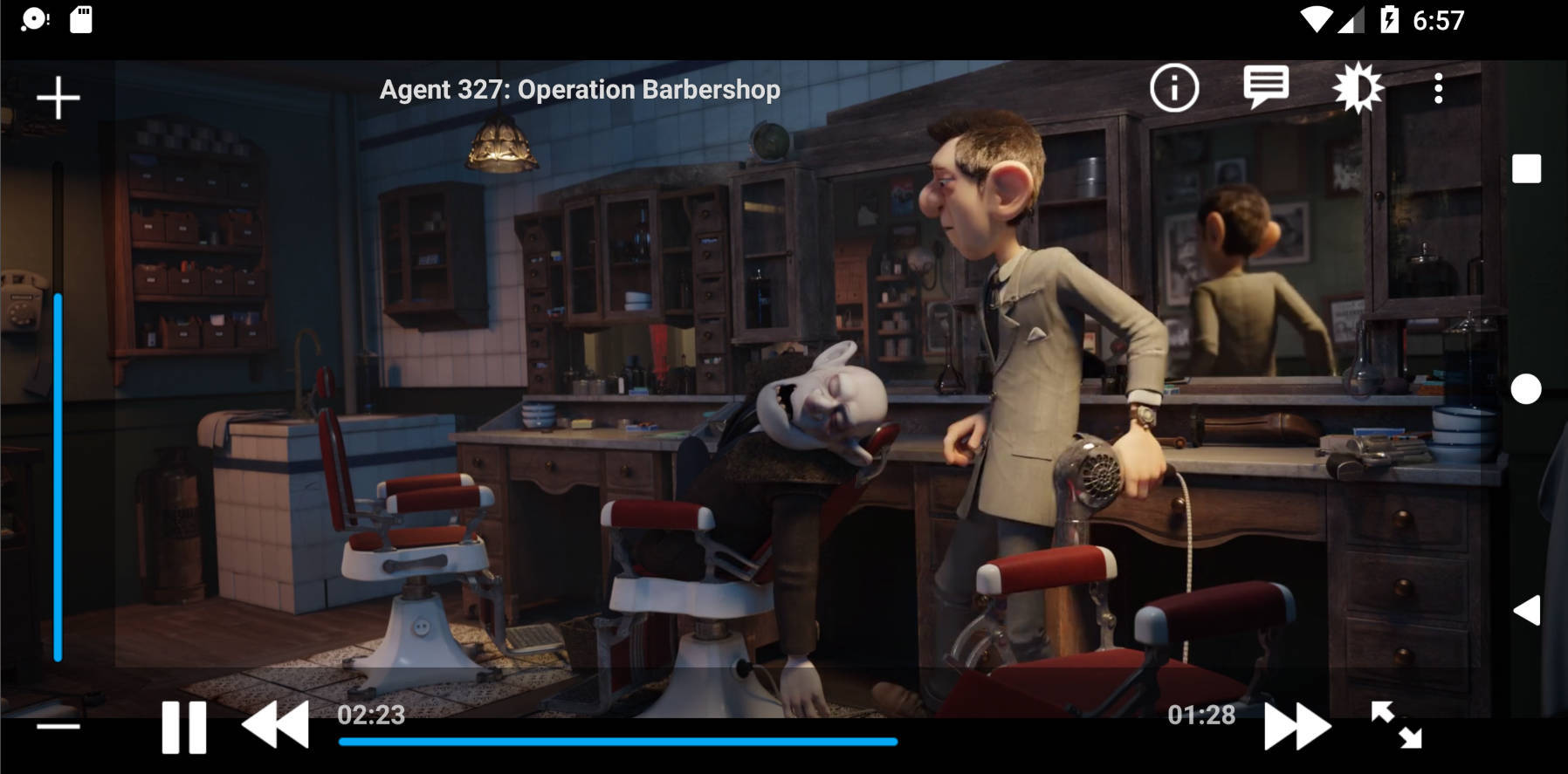Open the video effects and brightness settings

[x=1359, y=86]
